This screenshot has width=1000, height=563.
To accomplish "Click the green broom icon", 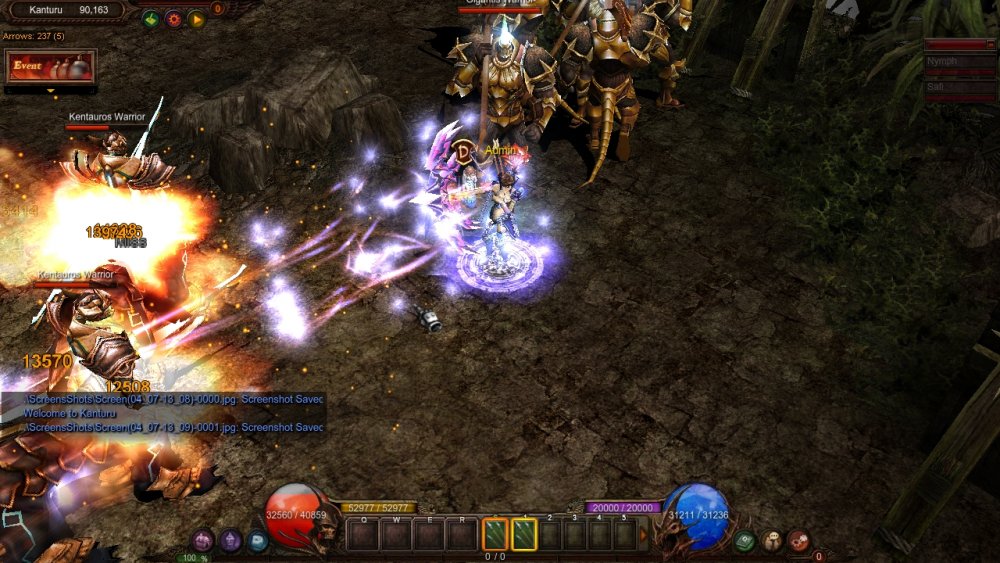I will [x=150, y=18].
